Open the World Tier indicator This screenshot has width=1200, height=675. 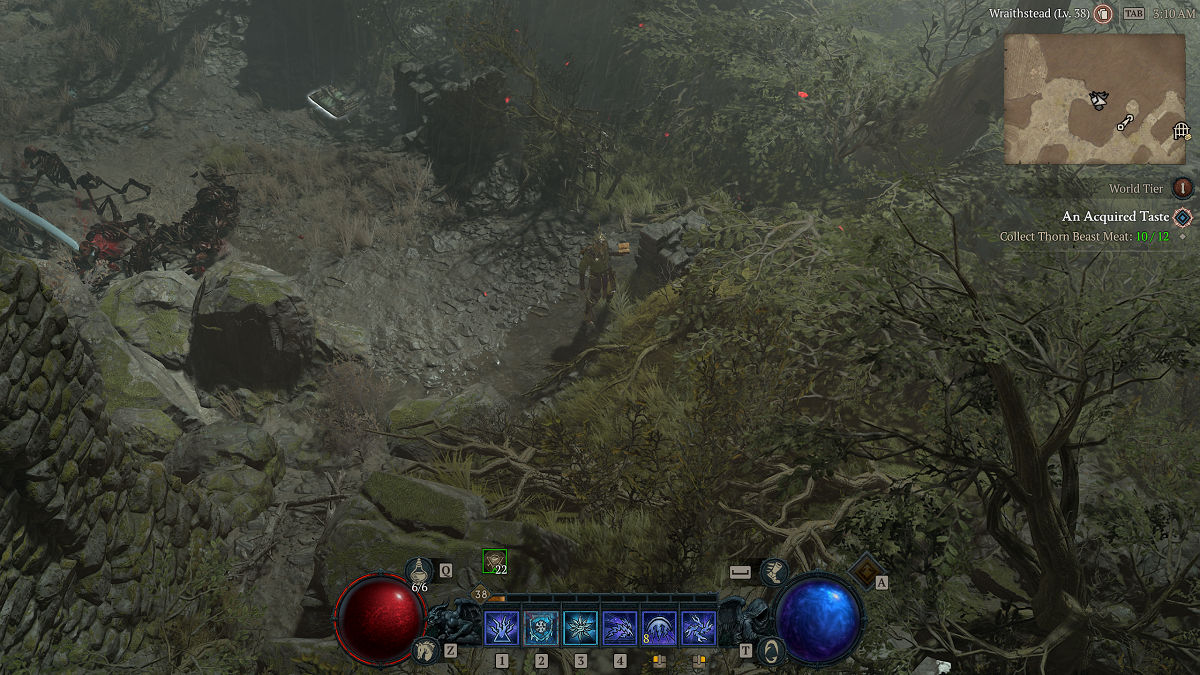tap(1183, 188)
